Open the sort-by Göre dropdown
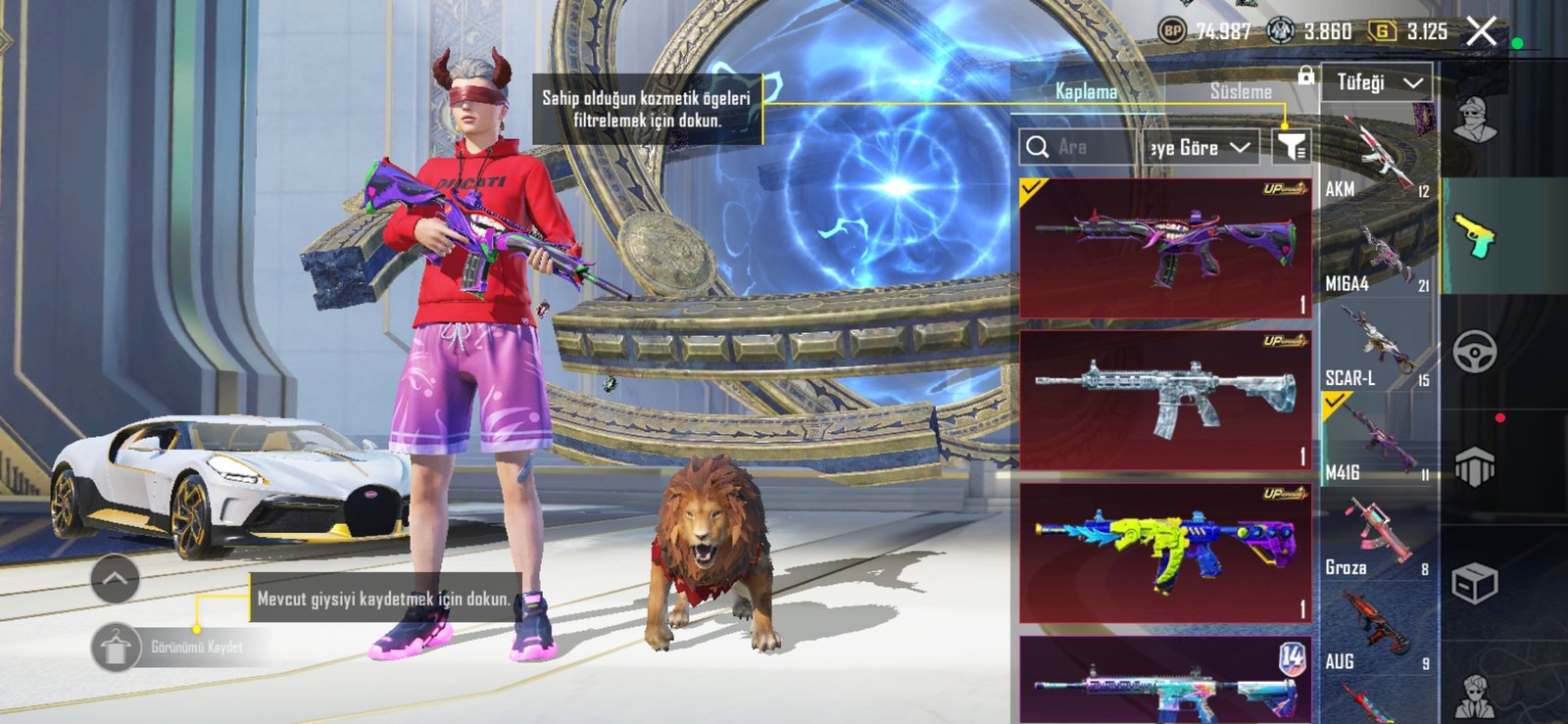This screenshot has width=1568, height=724. (x=1200, y=148)
